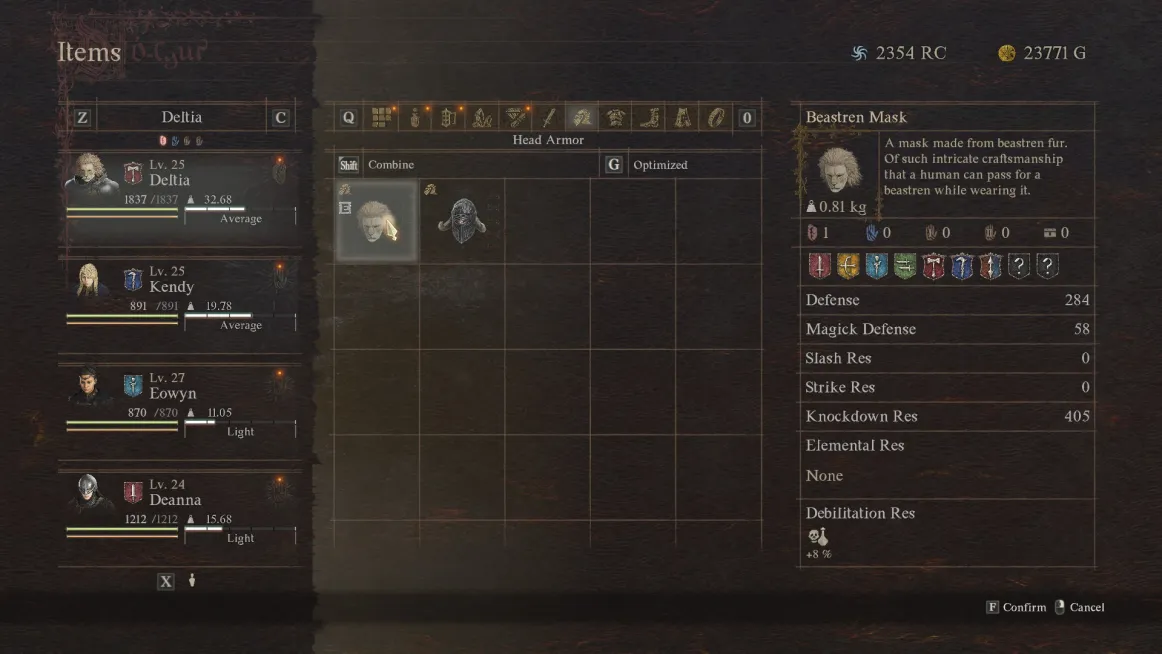Cancel out of the Items menu
Viewport: 1162px width, 654px height.
tap(1080, 607)
